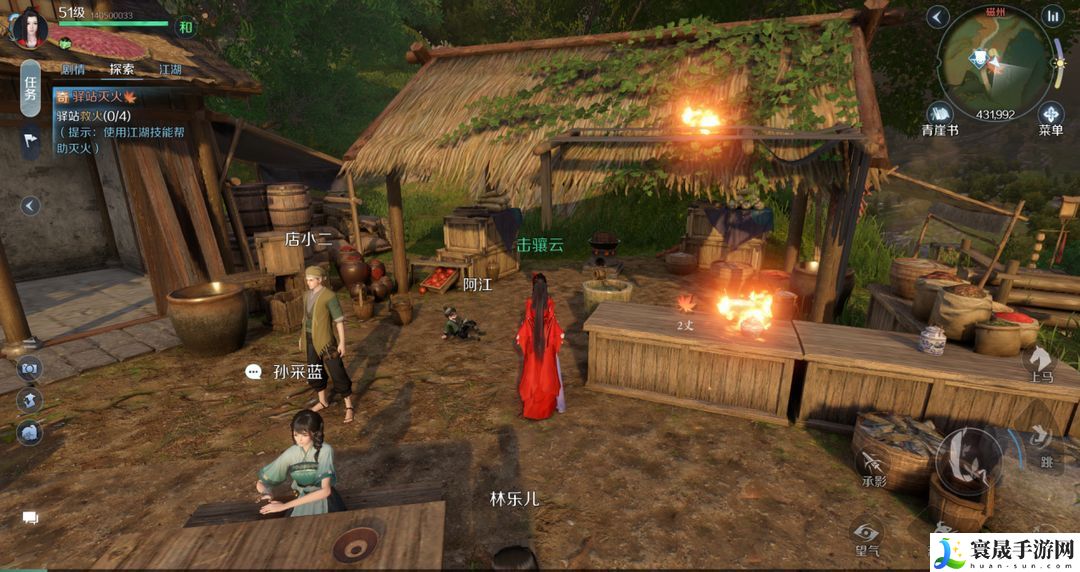Click the flag icon under 任务
The width and height of the screenshot is (1080, 572).
point(30,142)
